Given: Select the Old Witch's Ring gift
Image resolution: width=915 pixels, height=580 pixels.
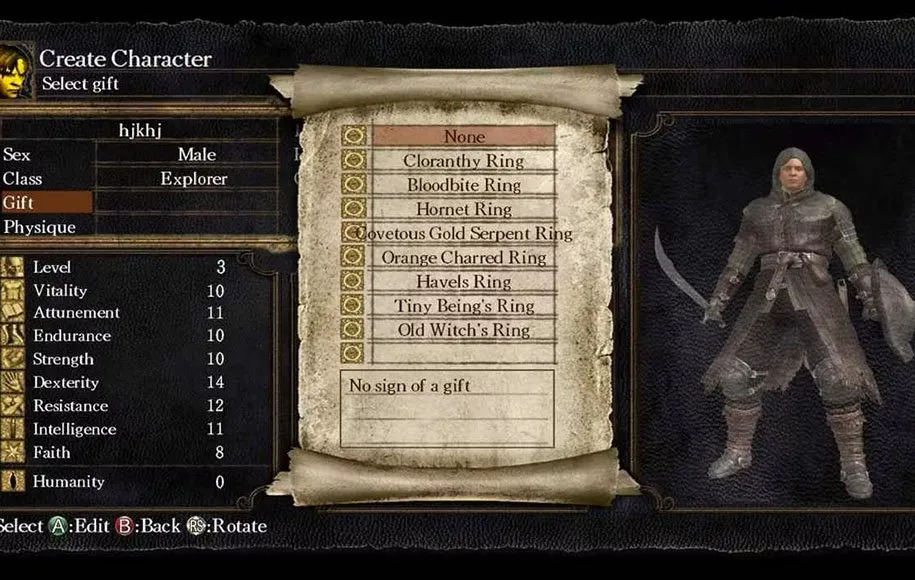Looking at the screenshot, I should point(463,330).
